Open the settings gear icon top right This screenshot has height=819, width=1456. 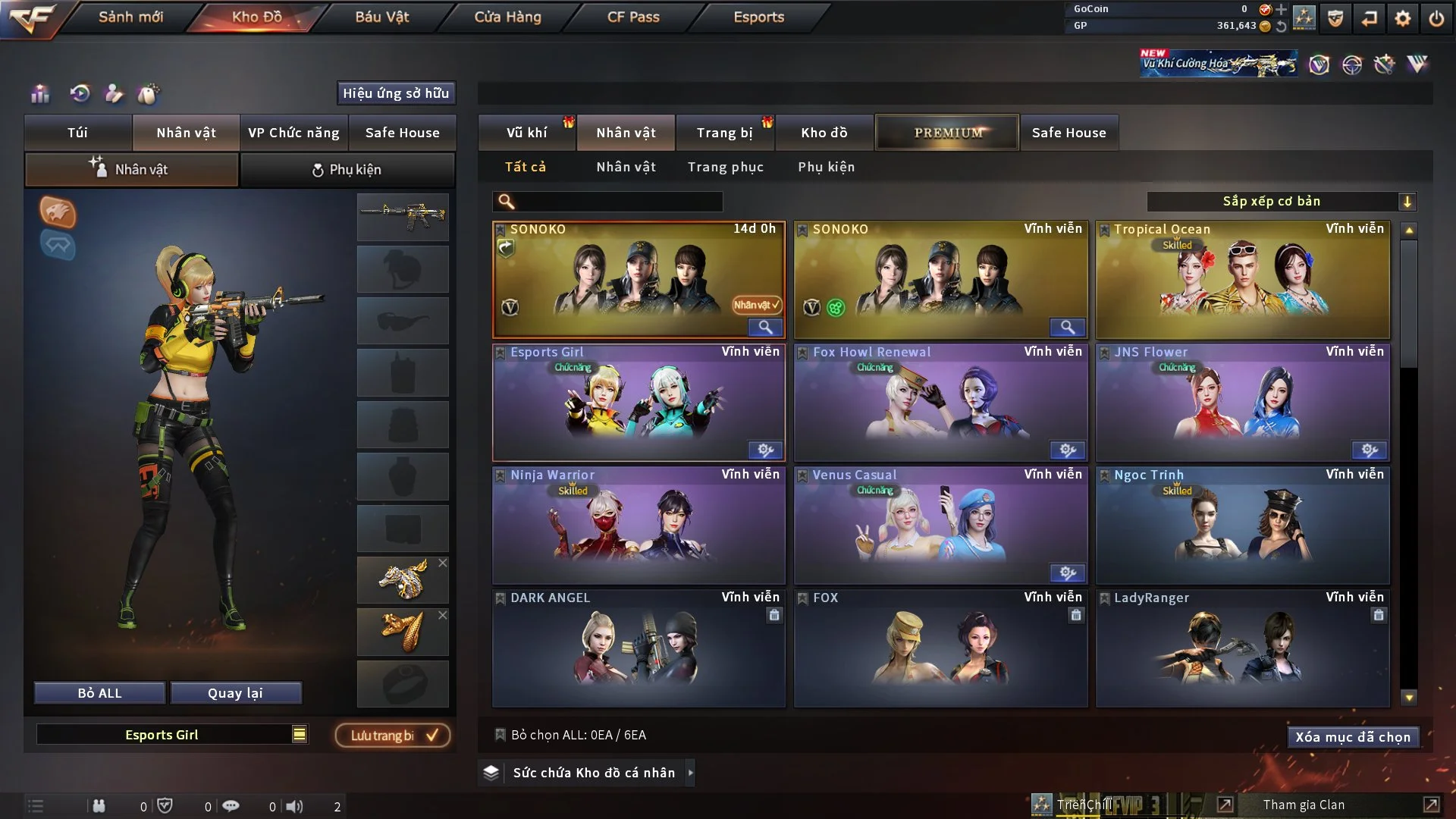point(1403,19)
